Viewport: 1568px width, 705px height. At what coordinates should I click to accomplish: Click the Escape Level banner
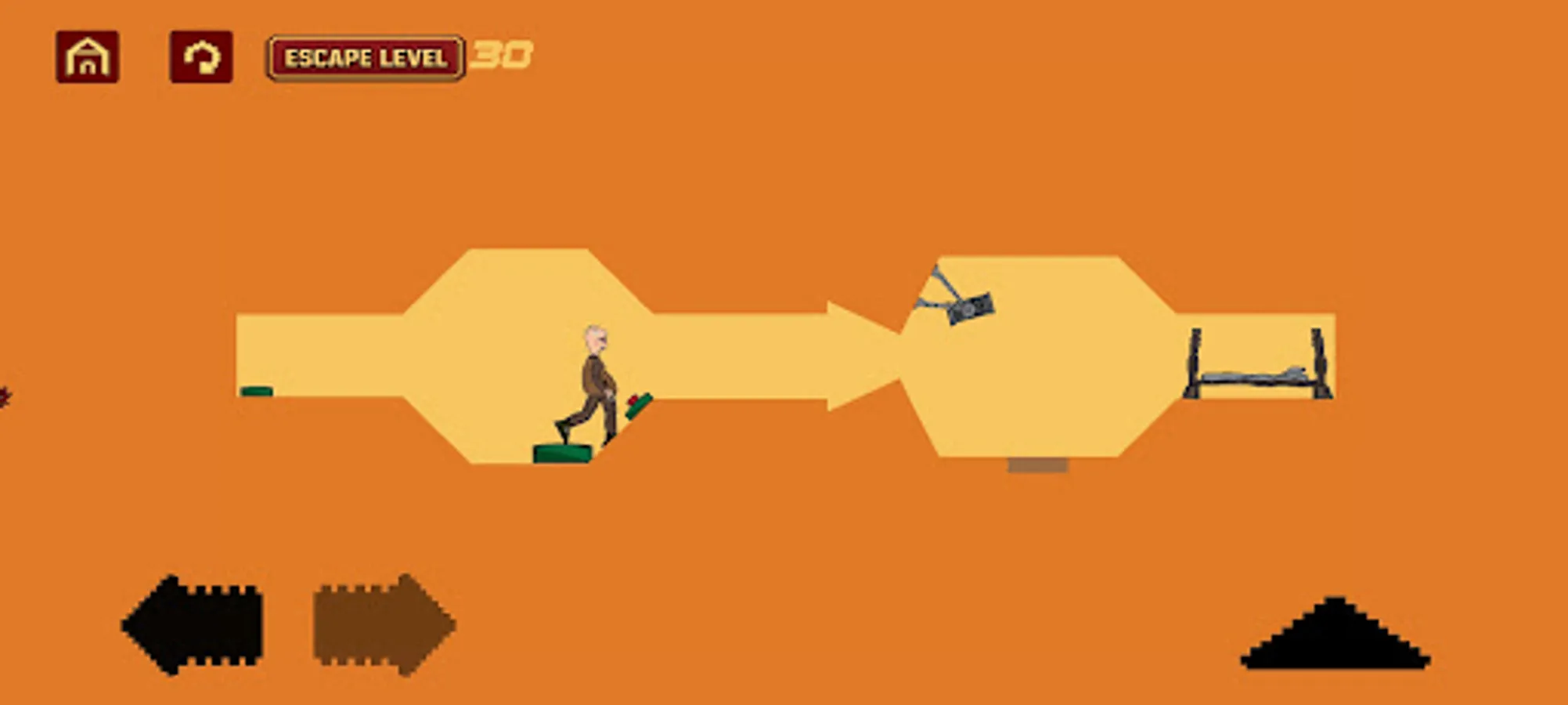click(x=366, y=56)
